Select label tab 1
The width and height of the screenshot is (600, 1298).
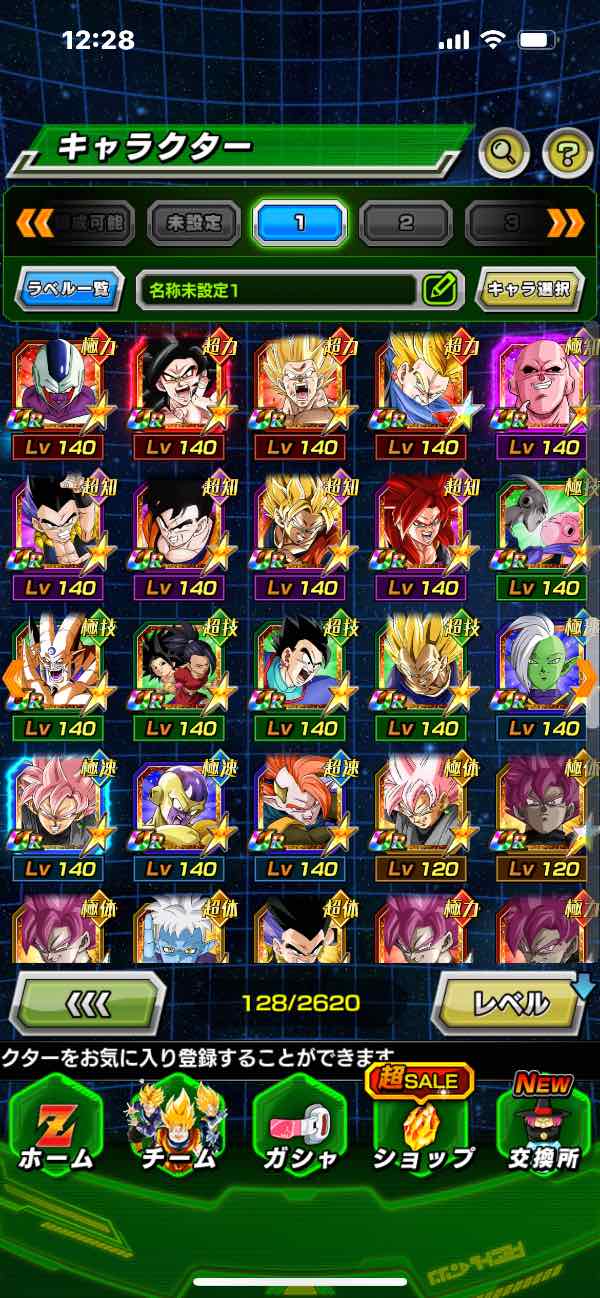click(299, 222)
